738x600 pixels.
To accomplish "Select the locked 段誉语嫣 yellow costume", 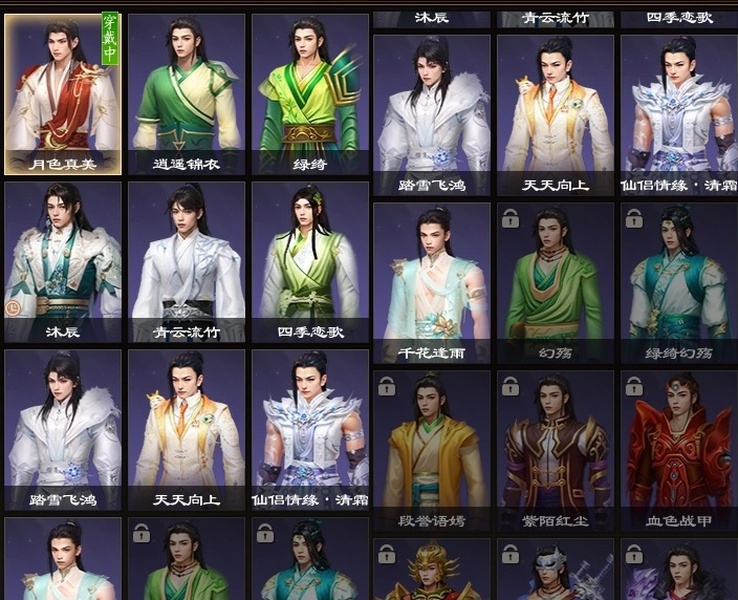I will [x=431, y=451].
